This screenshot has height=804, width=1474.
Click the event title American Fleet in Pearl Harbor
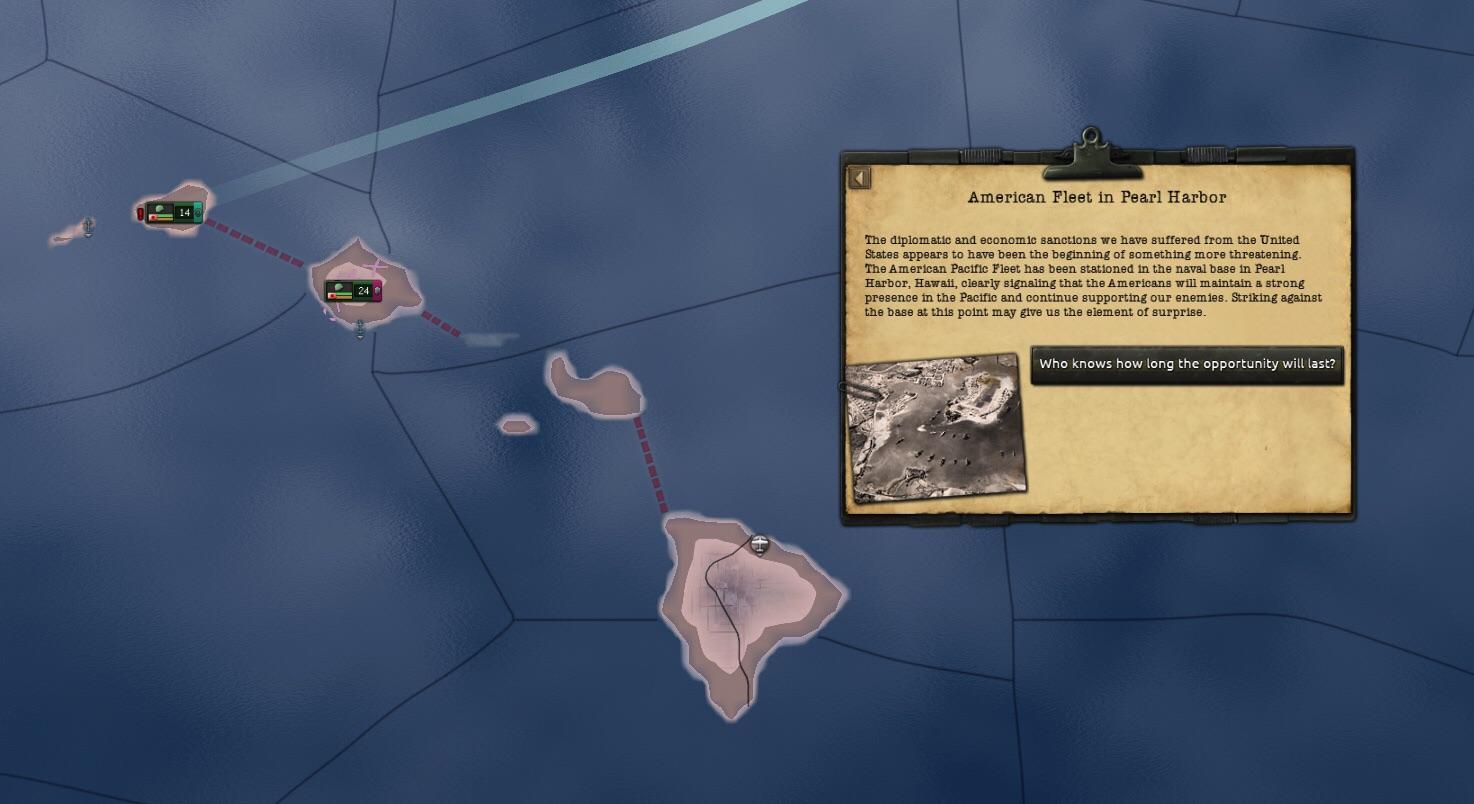pyautogui.click(x=1097, y=197)
